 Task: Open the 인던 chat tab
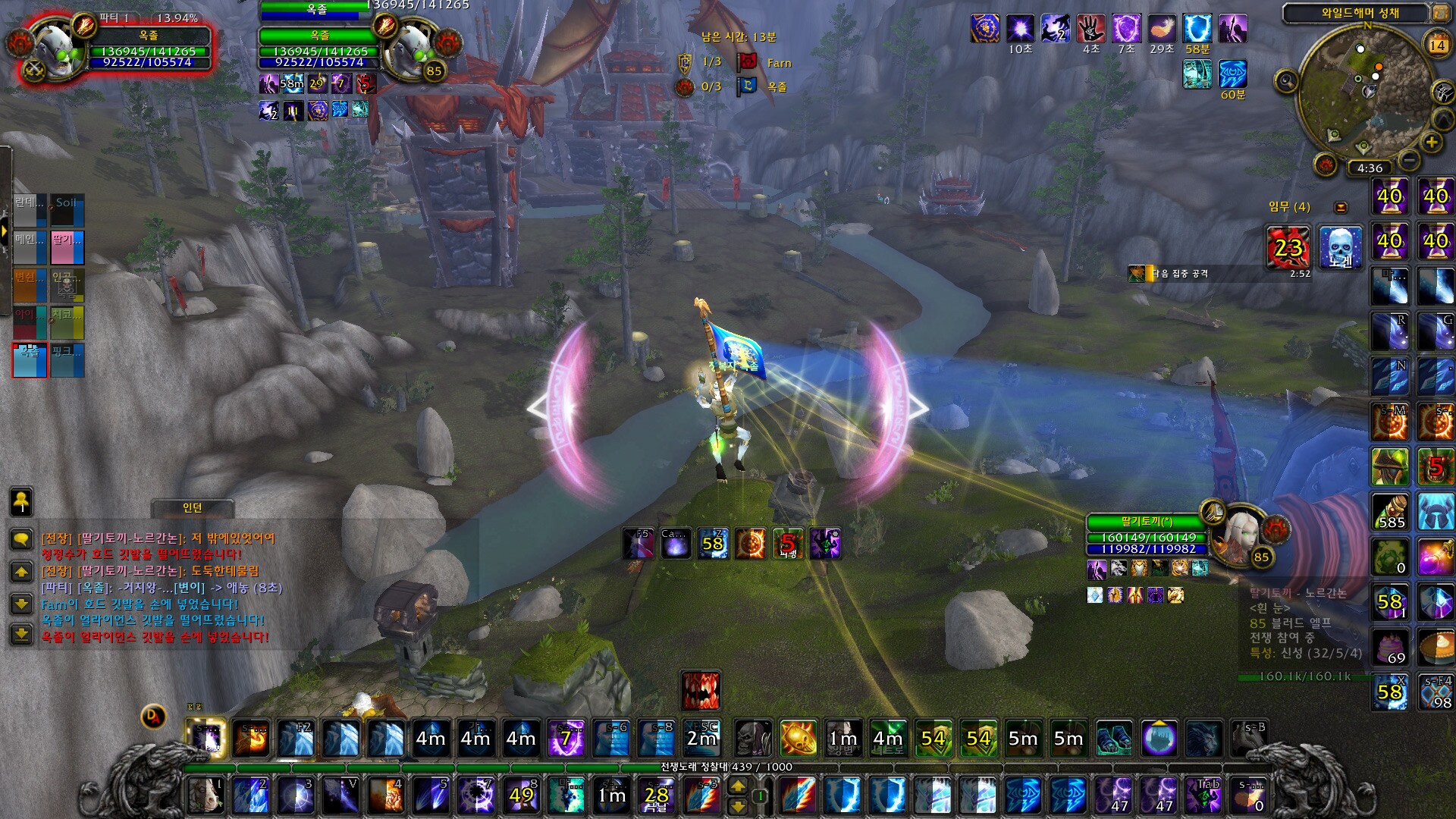pyautogui.click(x=193, y=507)
